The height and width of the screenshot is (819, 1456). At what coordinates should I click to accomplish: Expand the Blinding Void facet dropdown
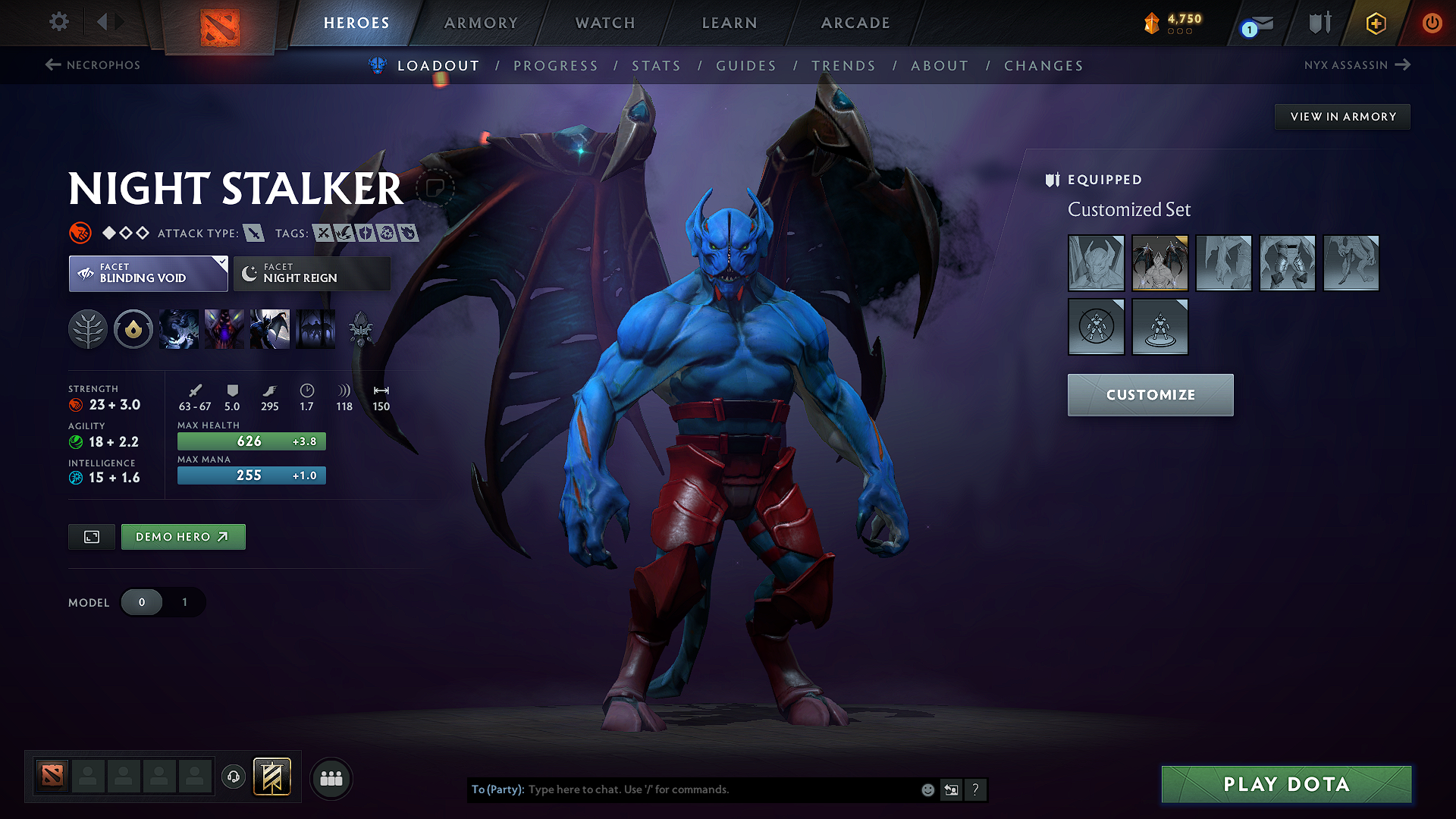click(x=148, y=273)
